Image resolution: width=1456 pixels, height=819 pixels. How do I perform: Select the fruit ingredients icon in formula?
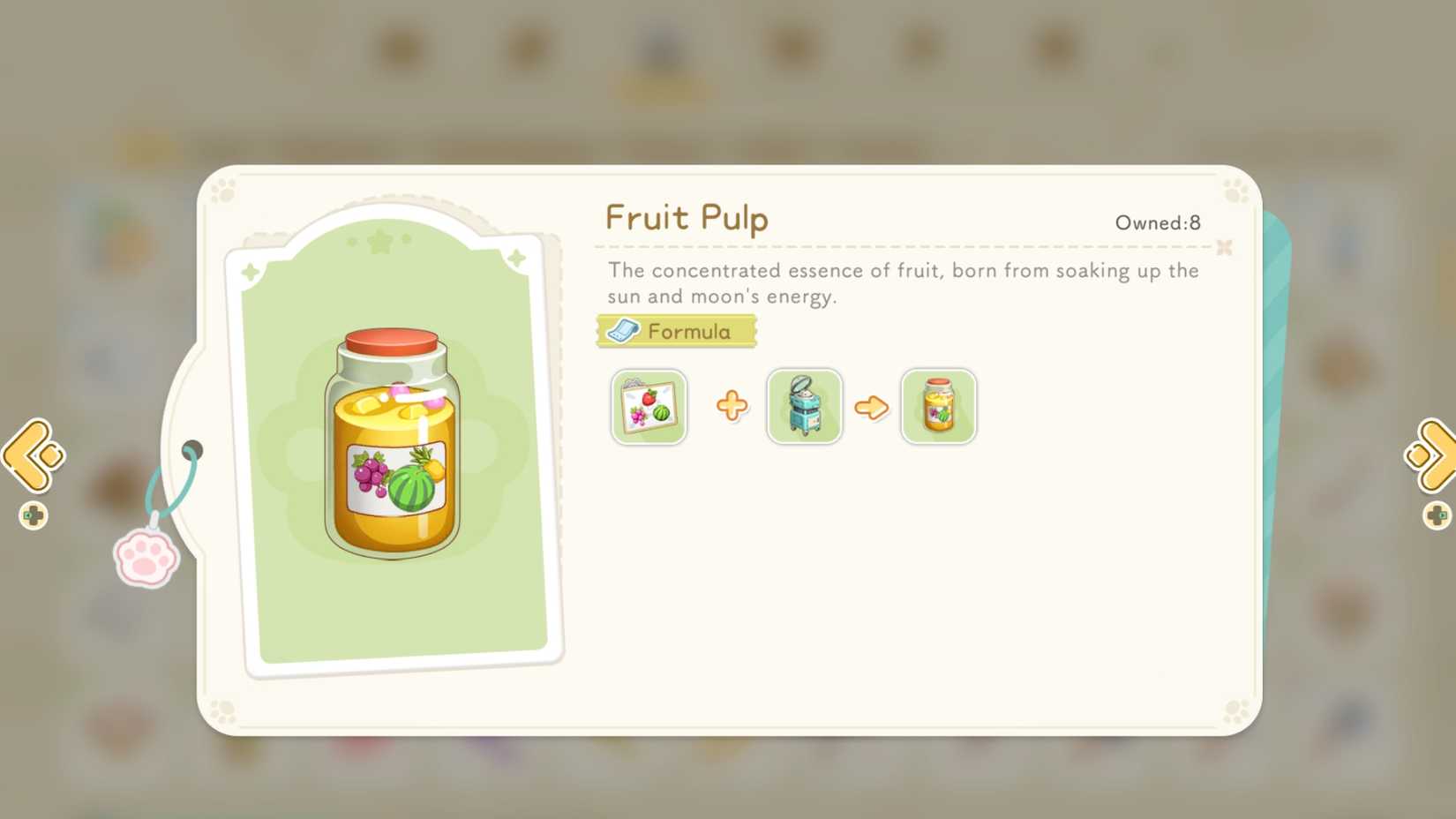coord(648,407)
